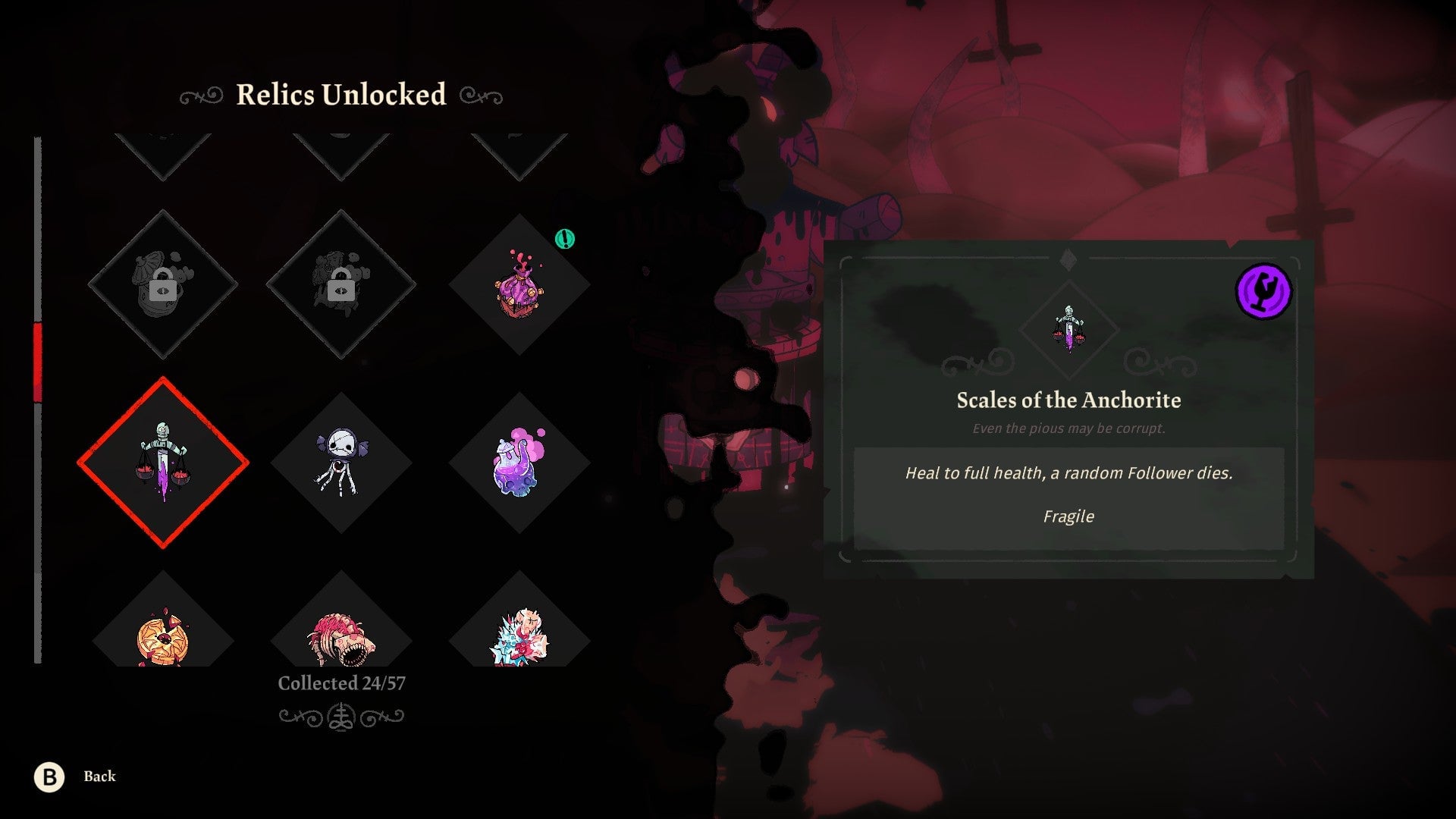Choose the toothy fish relic icon
This screenshot has width=1456, height=819.
(x=343, y=641)
